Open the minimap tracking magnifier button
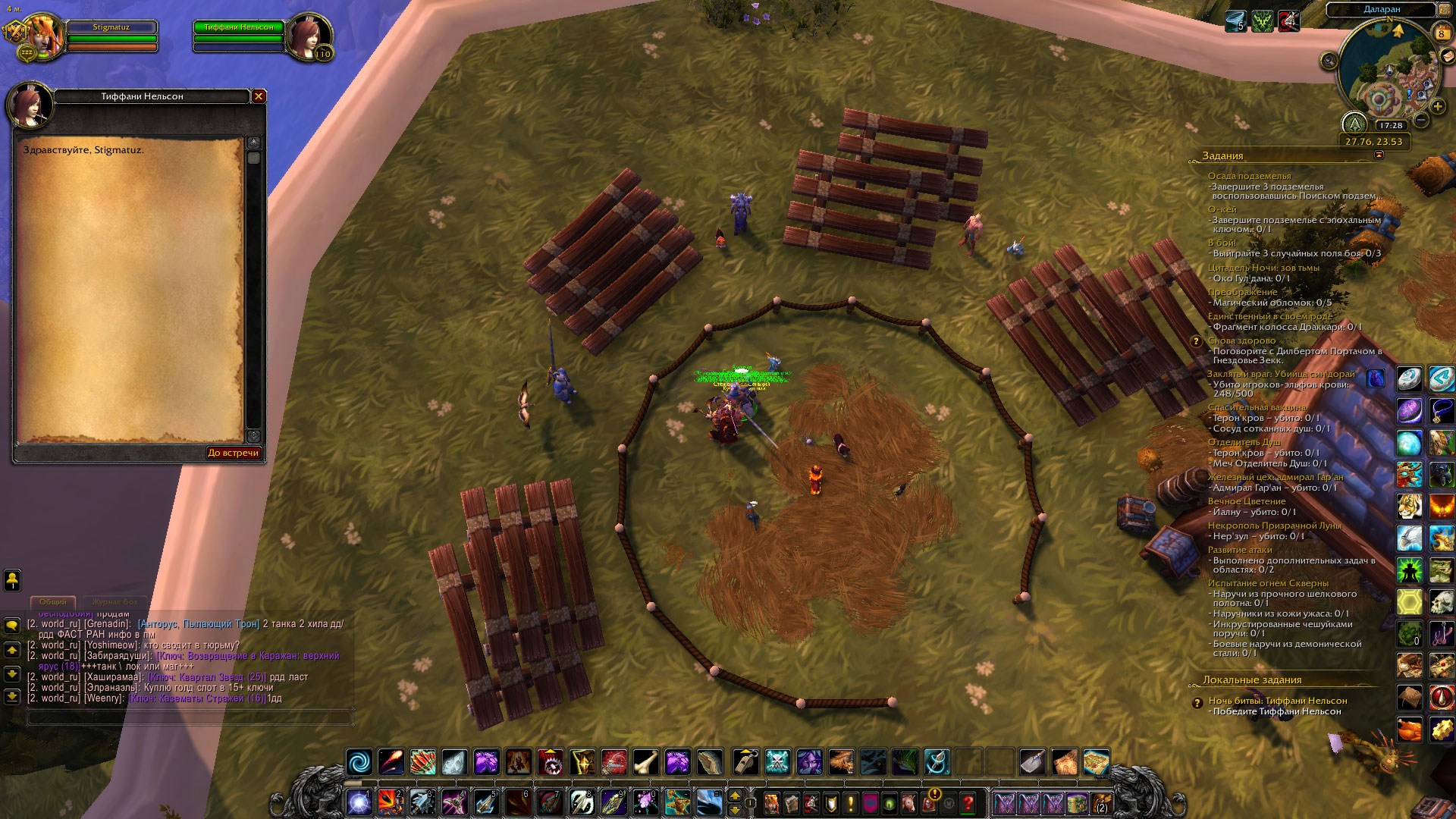 (1329, 61)
